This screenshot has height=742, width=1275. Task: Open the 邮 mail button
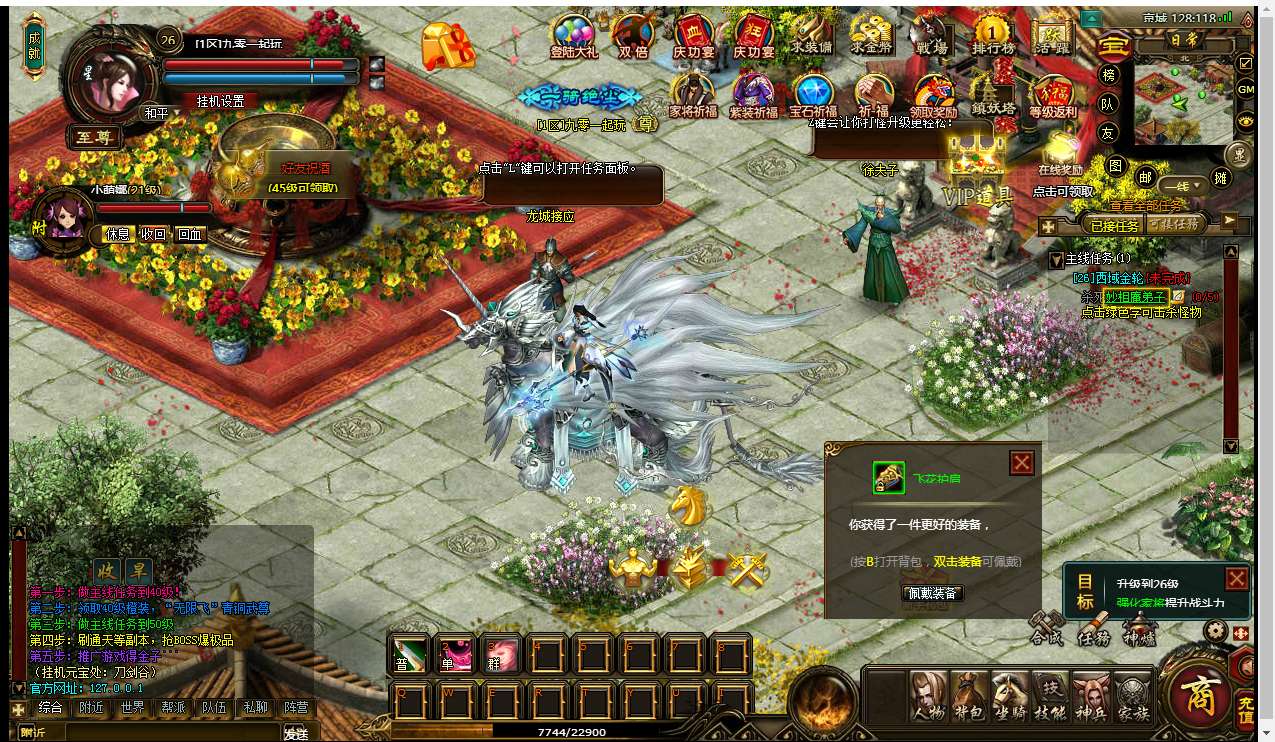coord(1146,178)
